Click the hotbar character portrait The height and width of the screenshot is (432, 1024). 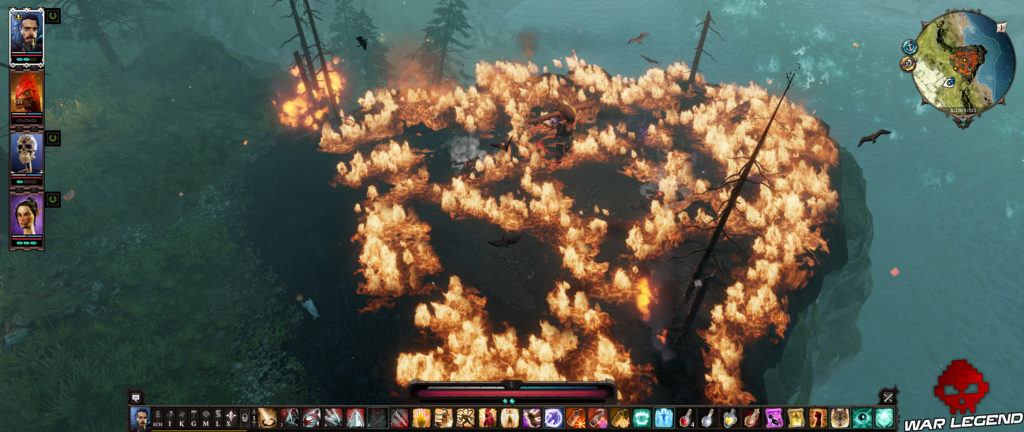coord(140,418)
